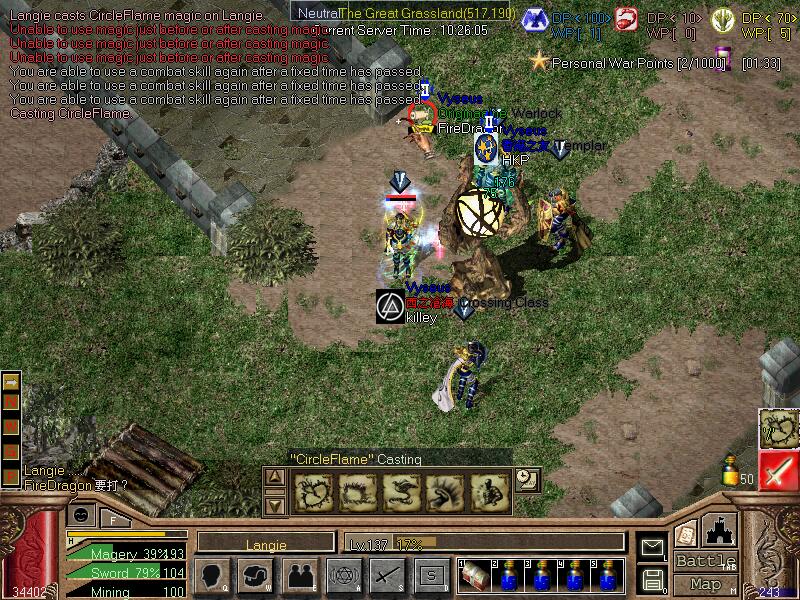Click the head profile status button
This screenshot has height=600, width=800.
(x=212, y=575)
